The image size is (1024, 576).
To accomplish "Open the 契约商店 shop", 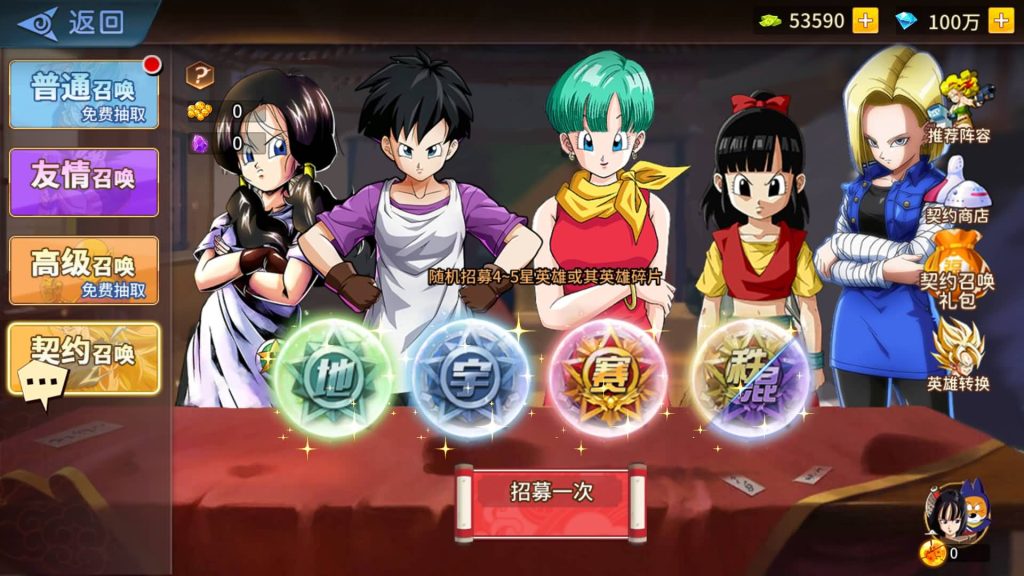I will [957, 190].
